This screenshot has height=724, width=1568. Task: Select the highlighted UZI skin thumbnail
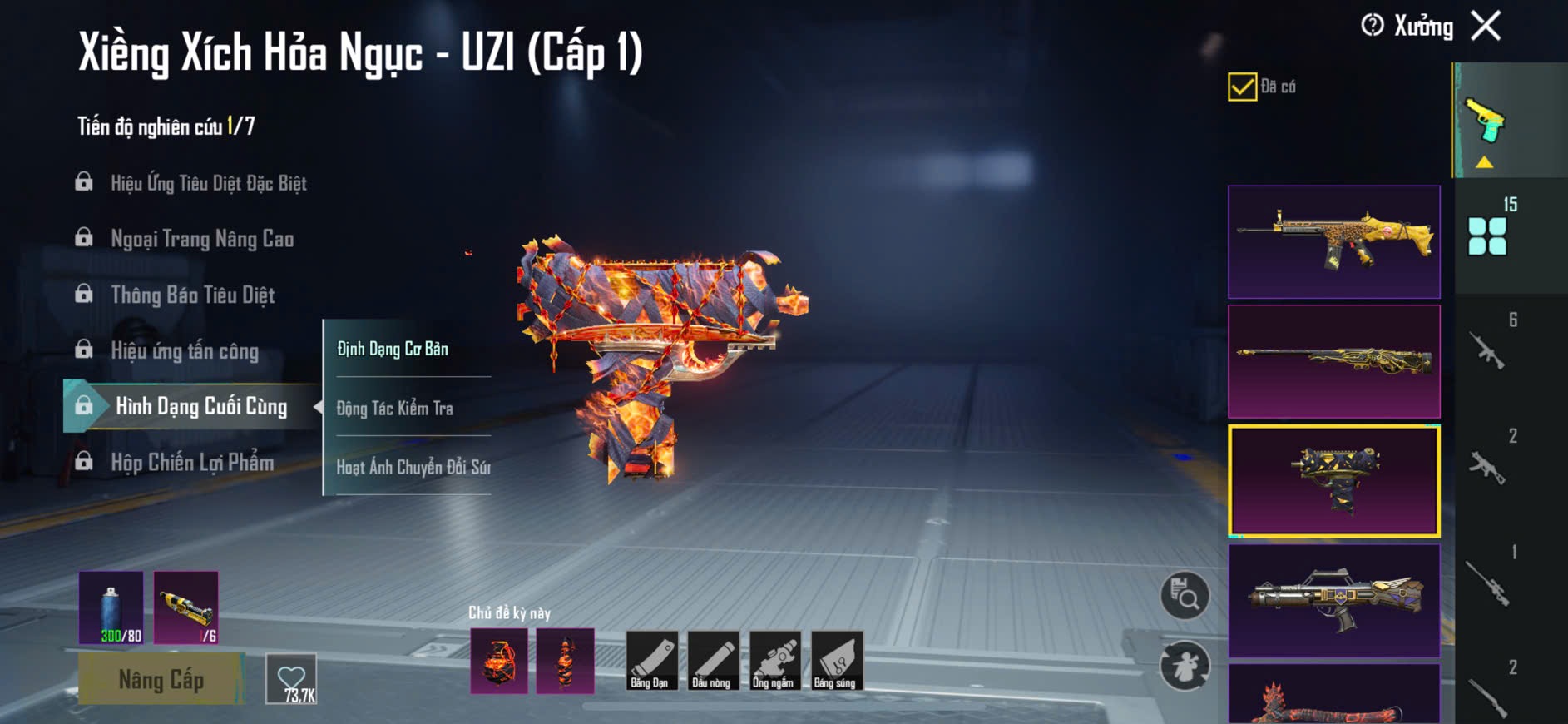coord(1333,480)
